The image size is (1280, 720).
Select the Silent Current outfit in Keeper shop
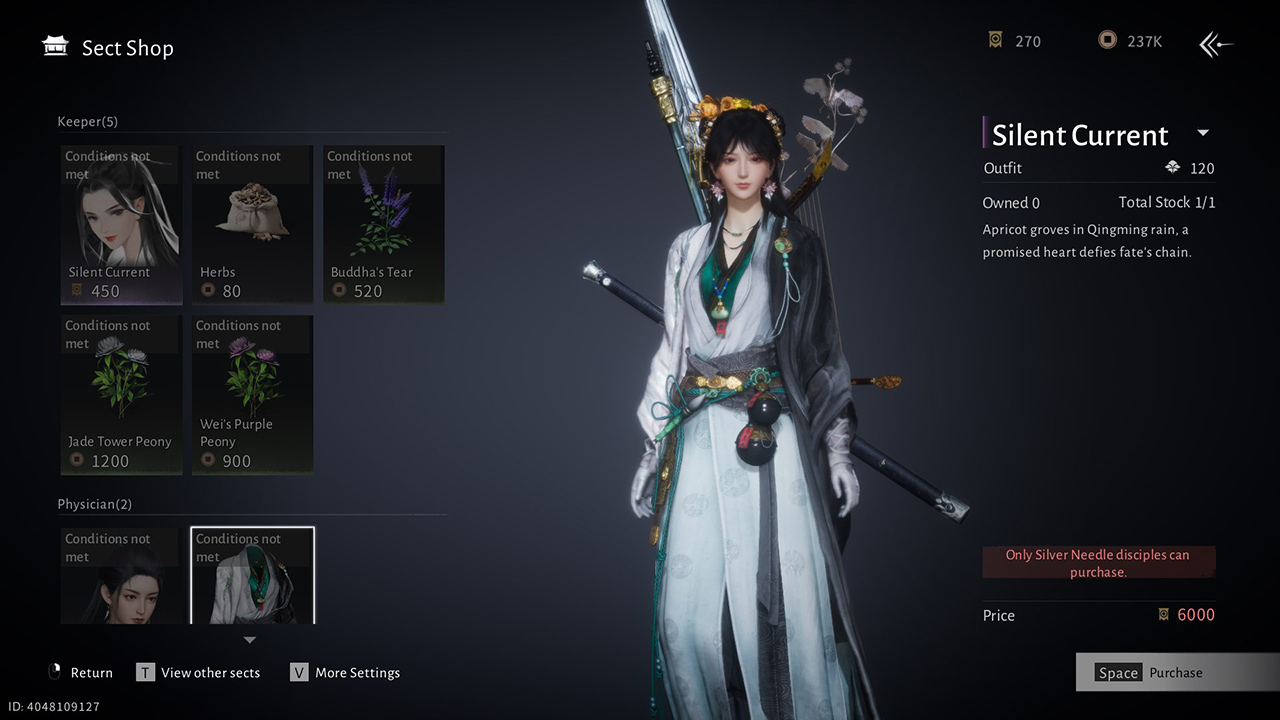[121, 225]
